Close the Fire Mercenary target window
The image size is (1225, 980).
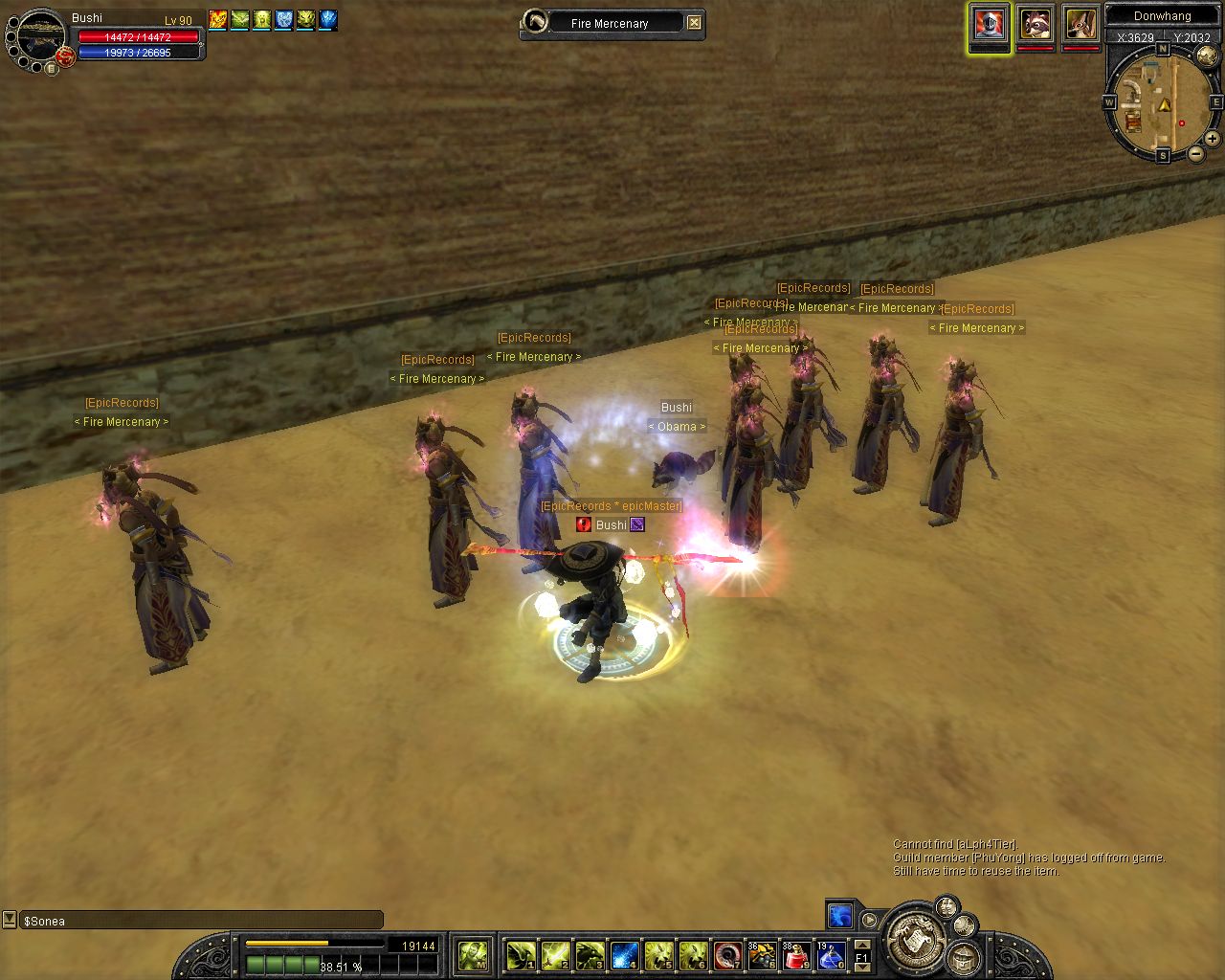point(695,23)
